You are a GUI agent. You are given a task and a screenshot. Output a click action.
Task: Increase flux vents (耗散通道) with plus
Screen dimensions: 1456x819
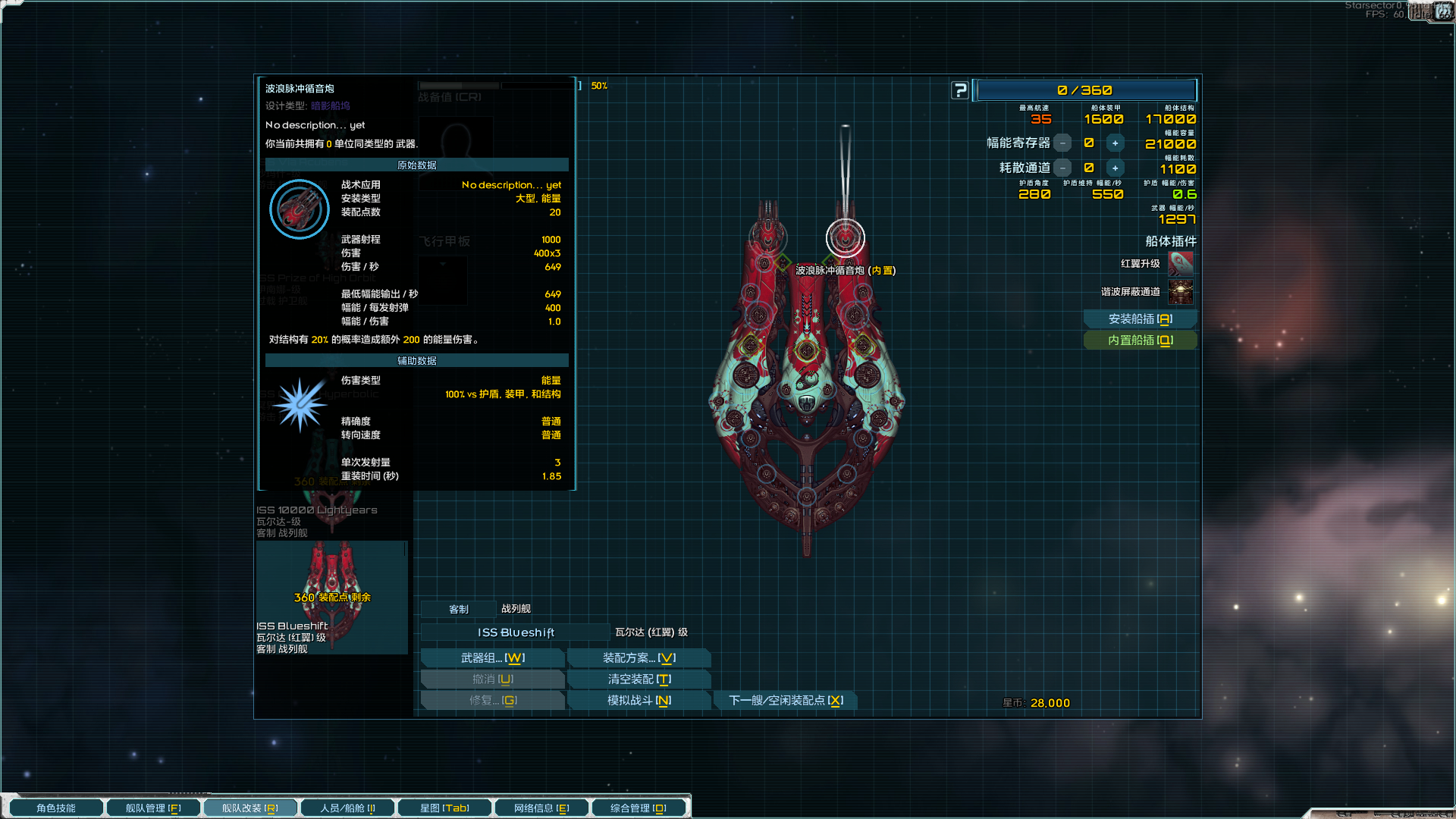1115,168
